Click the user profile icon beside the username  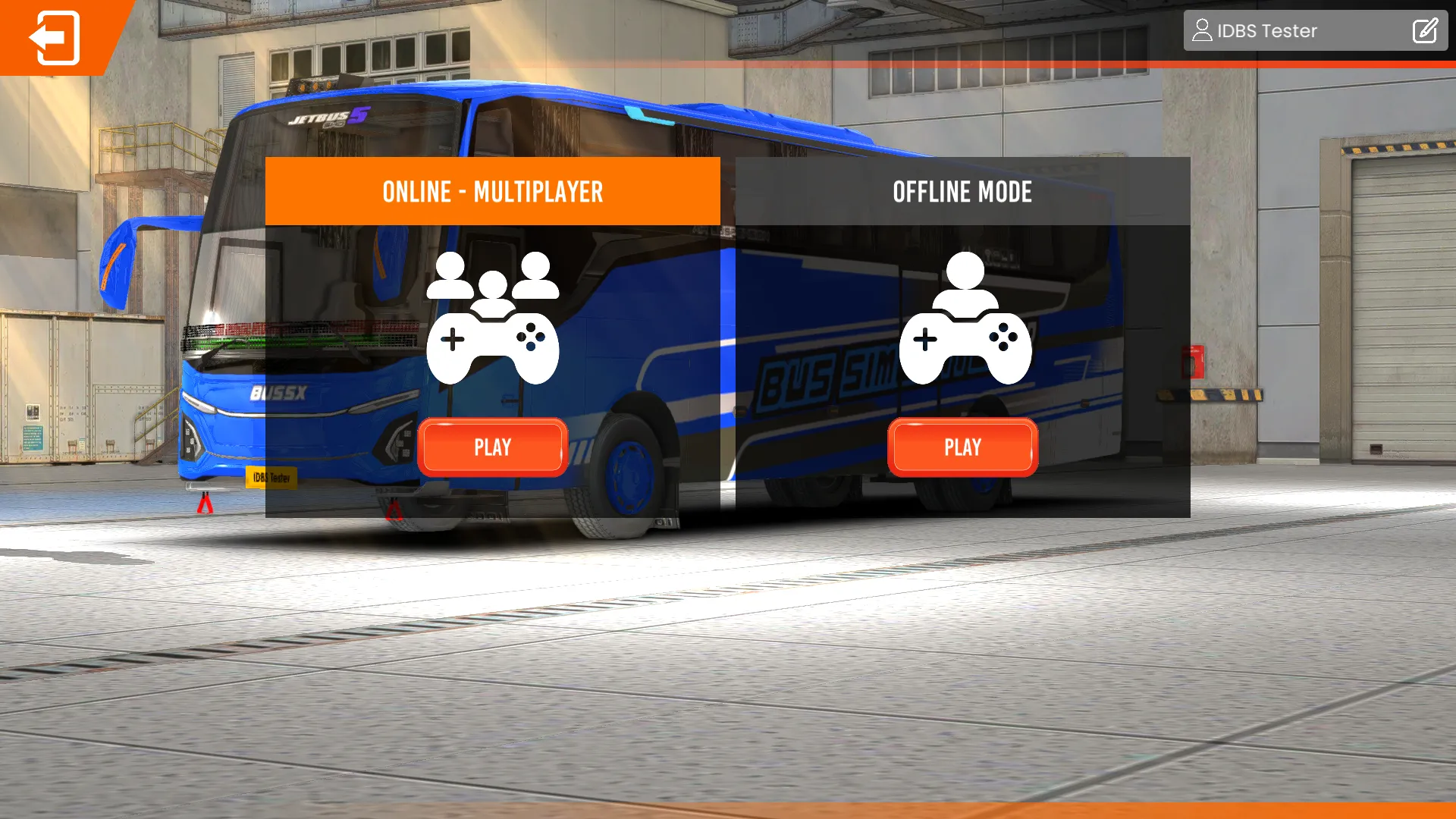[1202, 30]
